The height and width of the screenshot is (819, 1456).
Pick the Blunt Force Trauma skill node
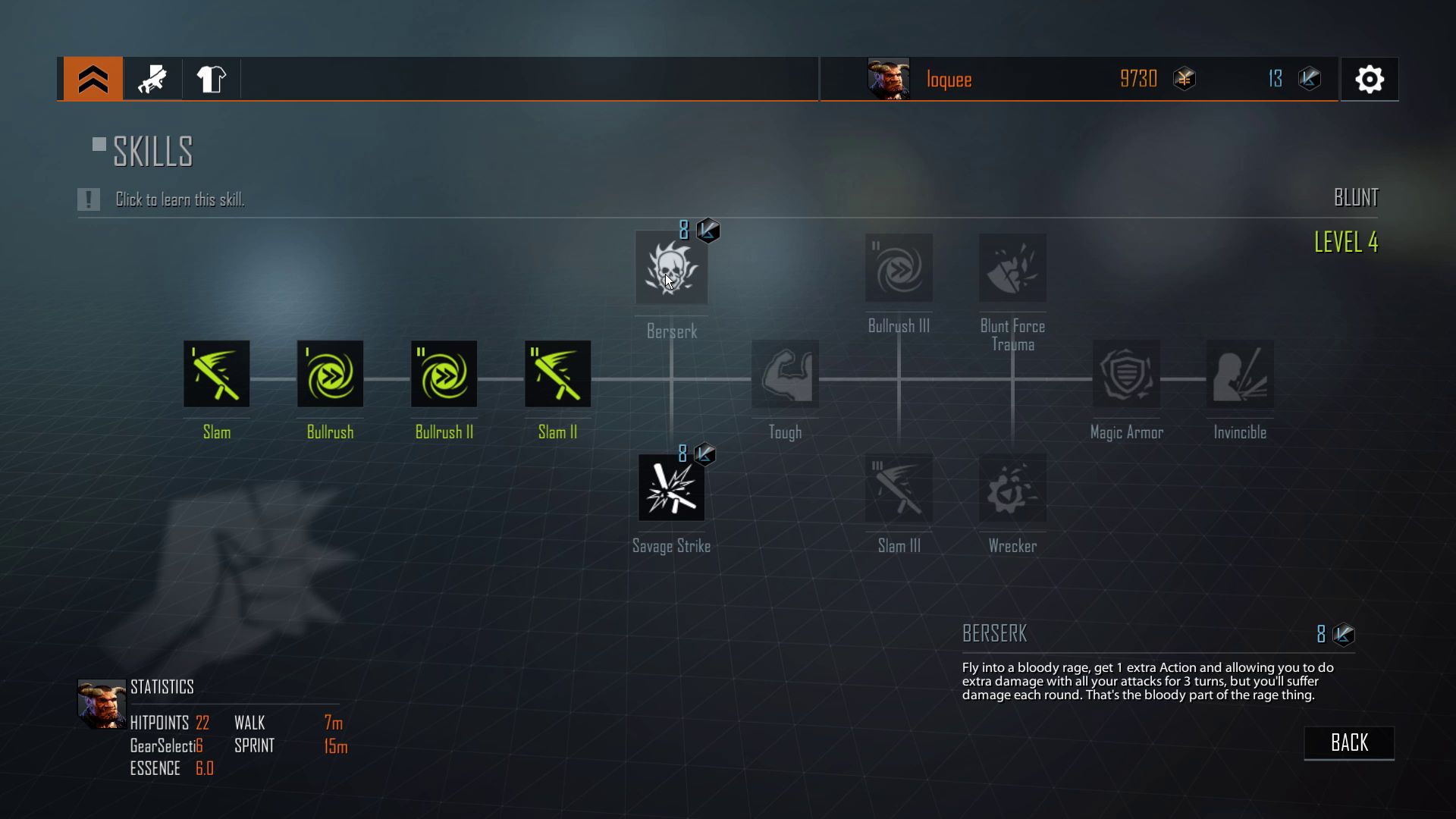click(1013, 268)
